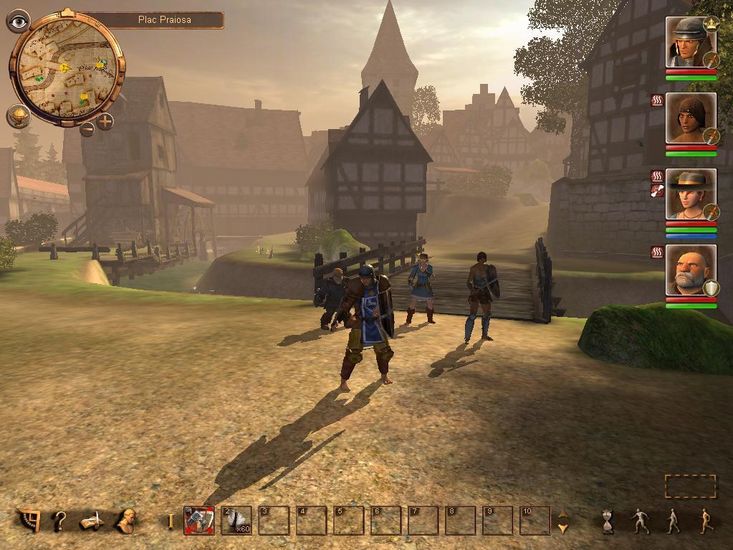Choose the woman in the hat portrait
733x550 pixels.
coord(690,194)
